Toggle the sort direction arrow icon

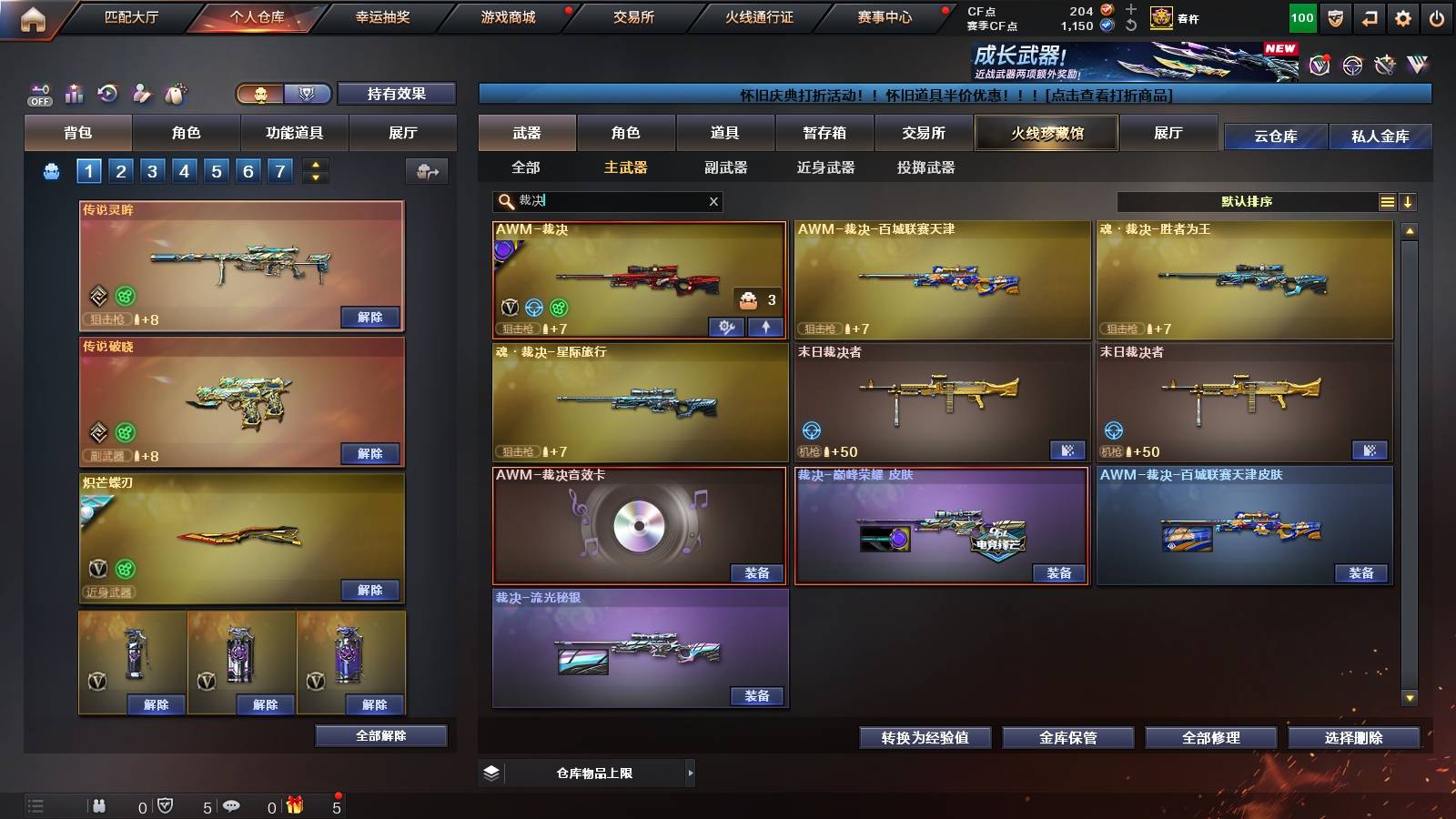click(1409, 201)
